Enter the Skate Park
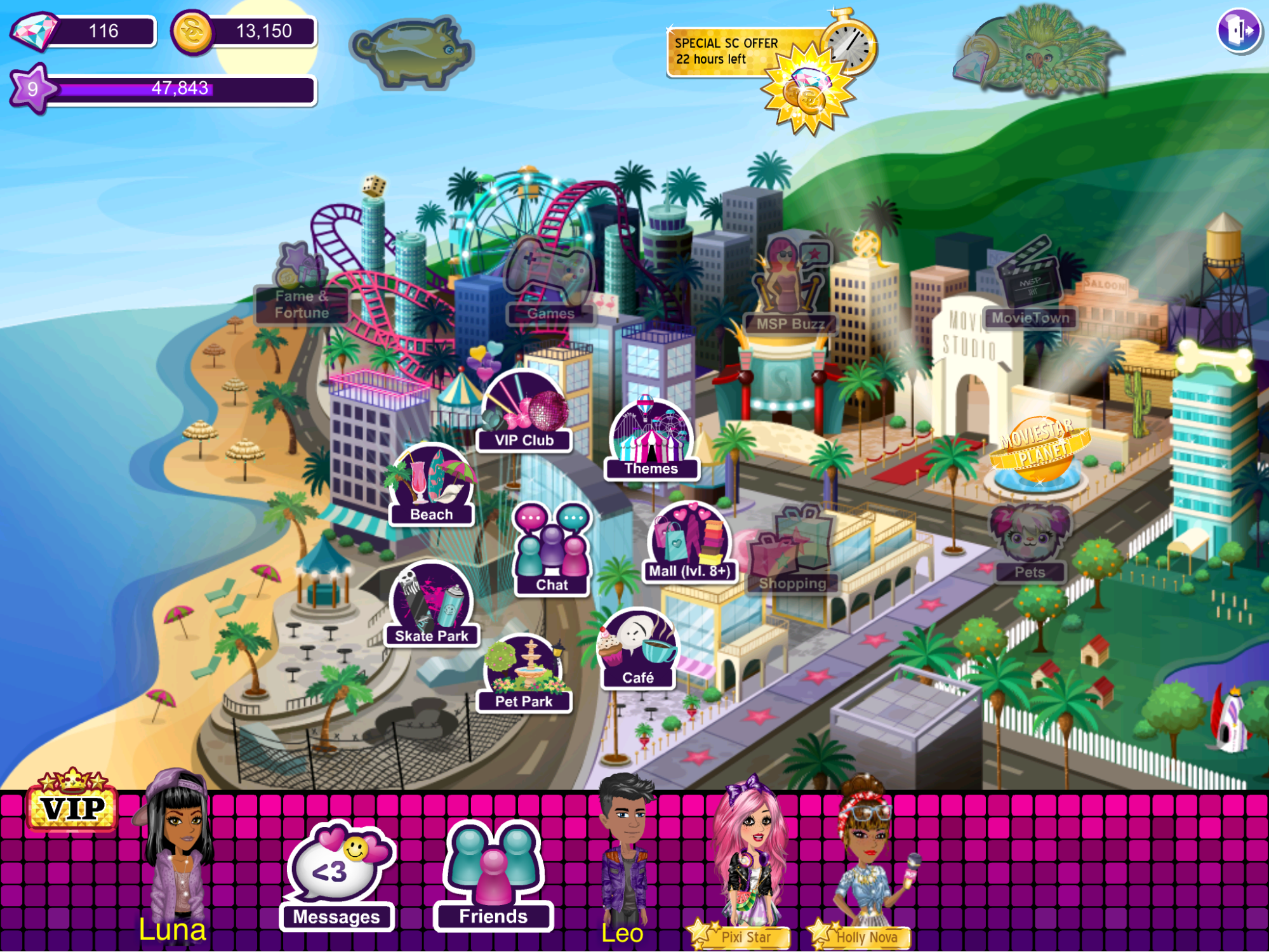The height and width of the screenshot is (952, 1269). pyautogui.click(x=432, y=606)
